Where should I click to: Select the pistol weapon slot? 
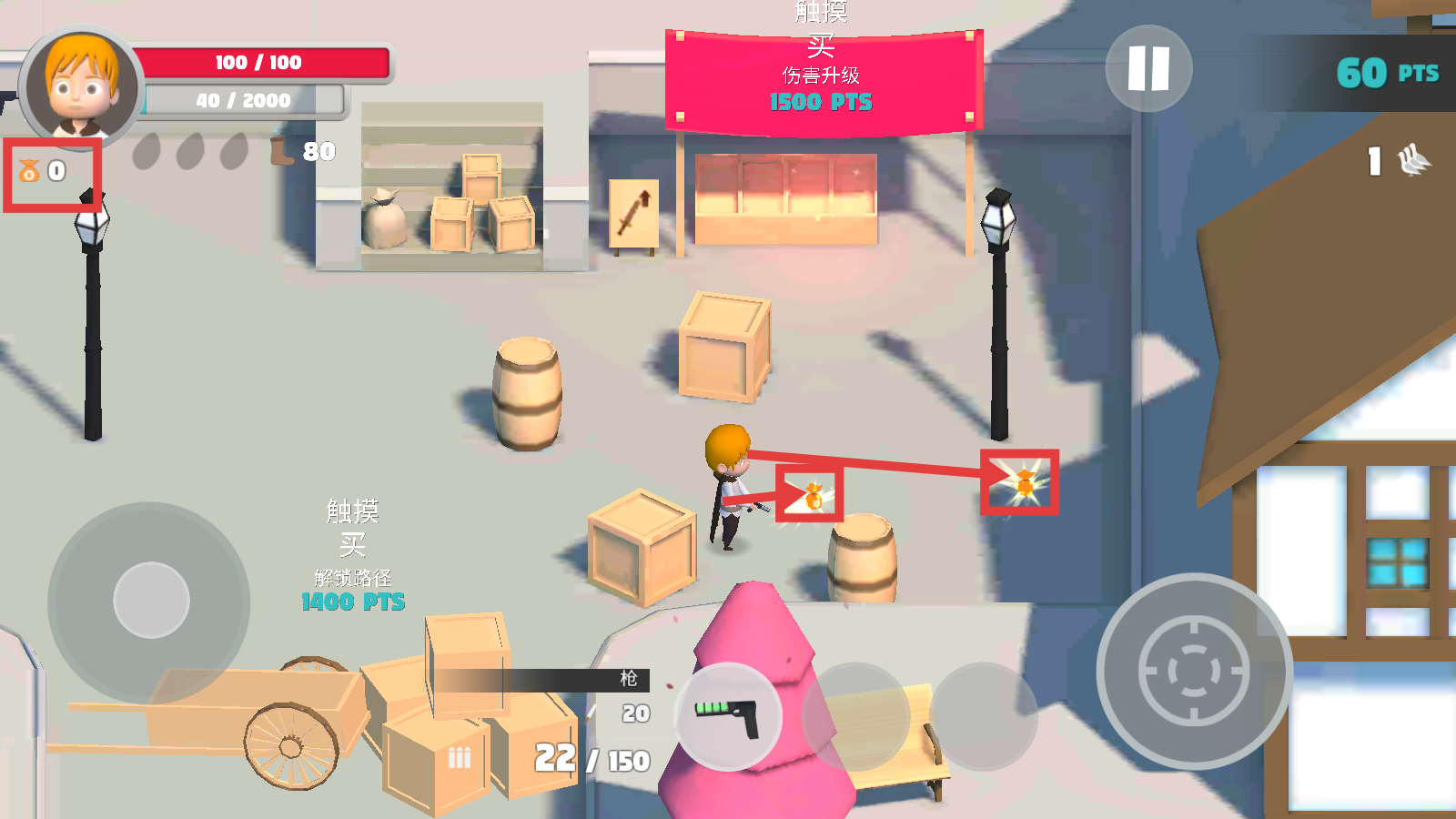pos(728,717)
